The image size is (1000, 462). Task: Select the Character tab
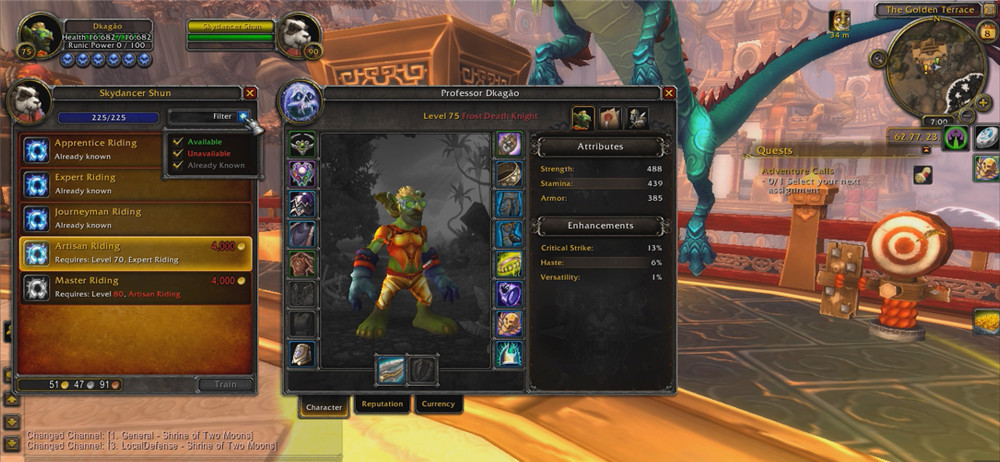pyautogui.click(x=324, y=407)
